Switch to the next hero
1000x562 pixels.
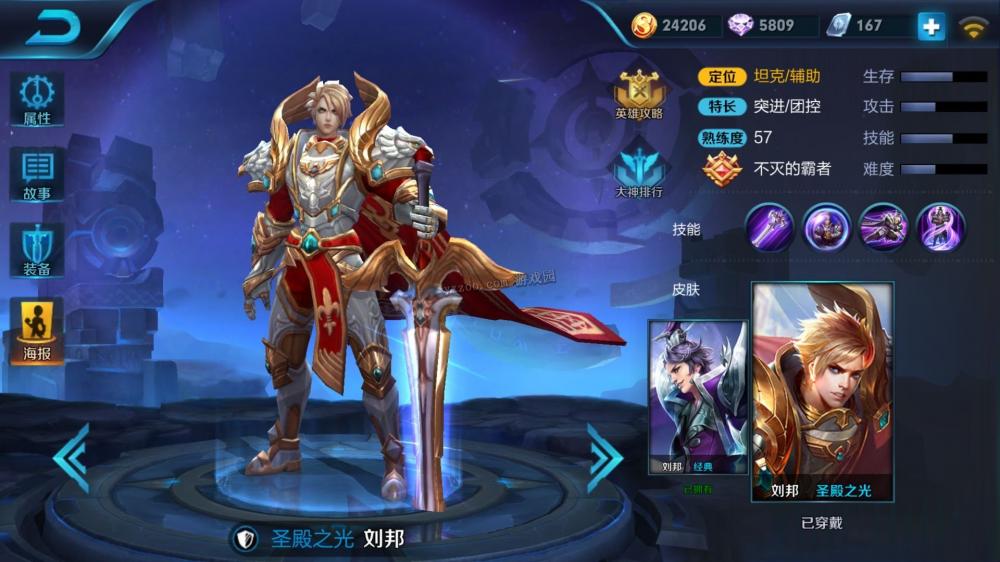click(x=604, y=458)
